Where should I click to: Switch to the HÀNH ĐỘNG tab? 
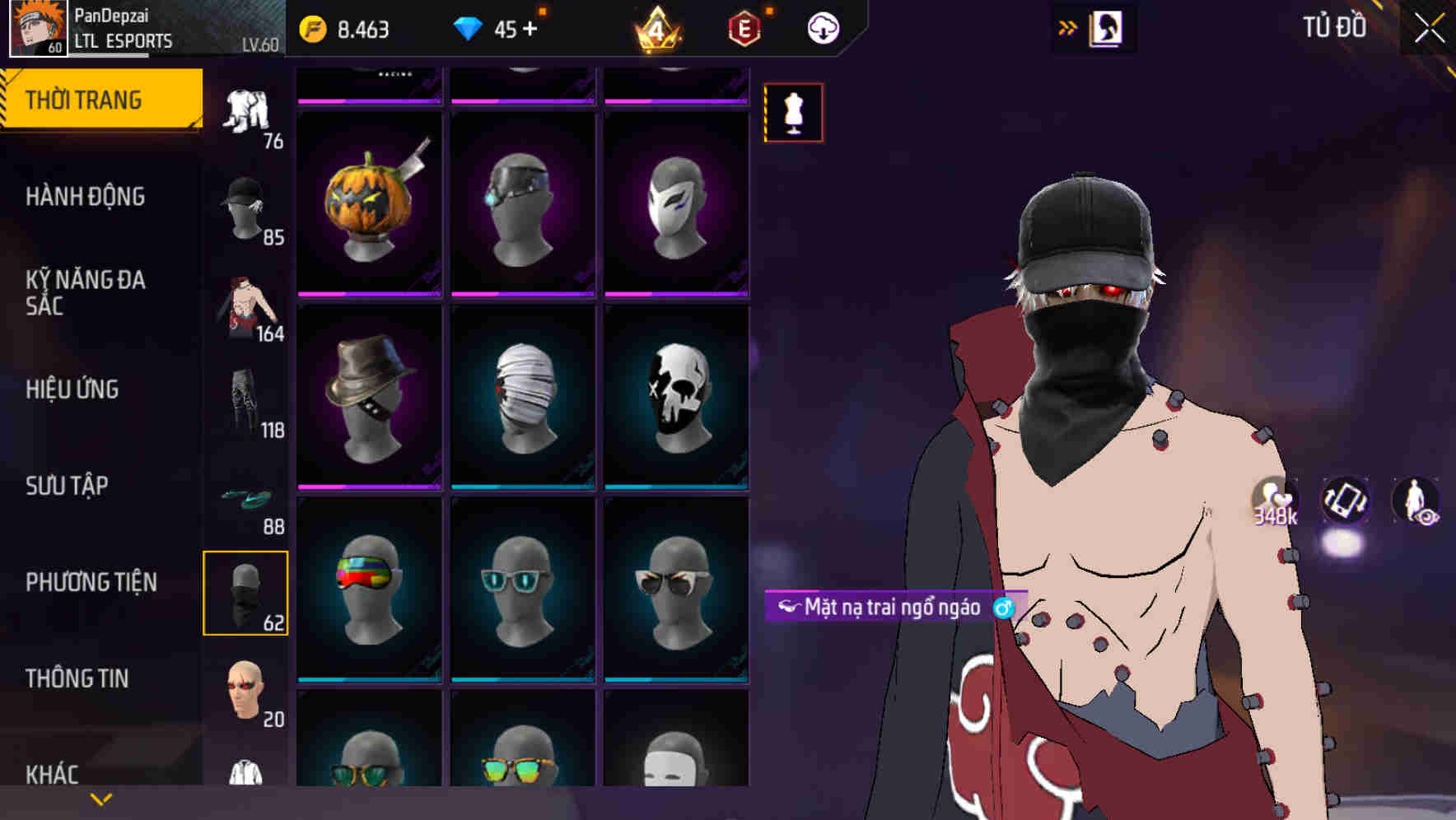86,197
